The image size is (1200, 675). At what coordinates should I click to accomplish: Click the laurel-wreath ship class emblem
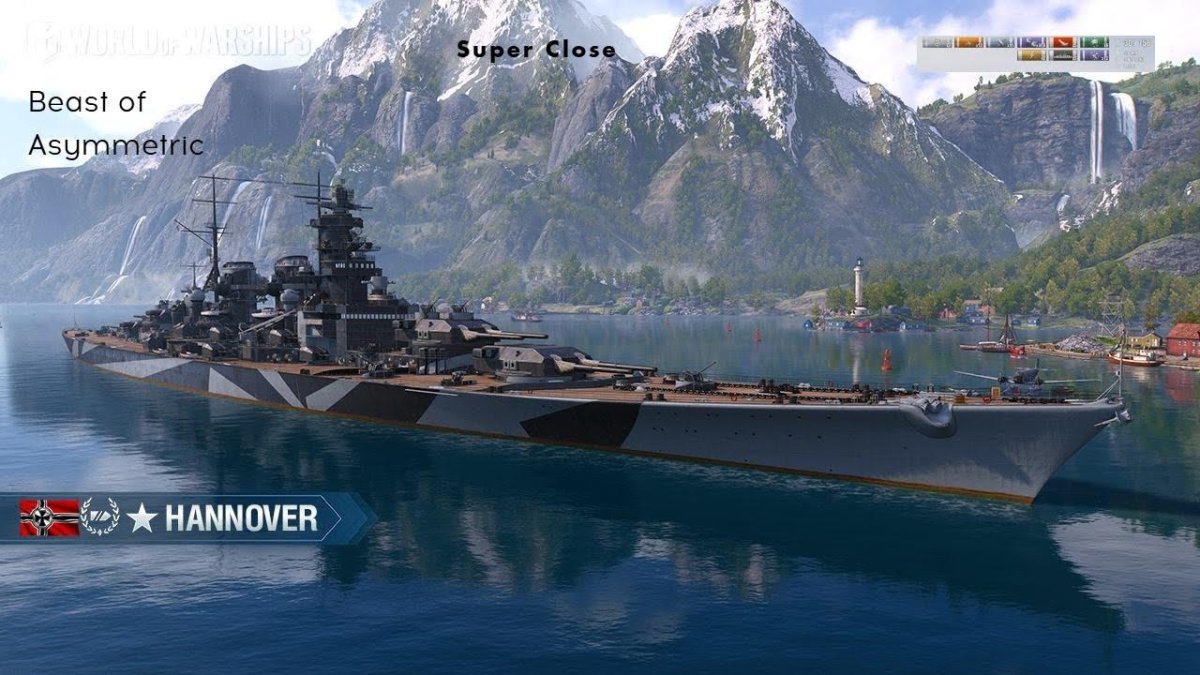point(100,517)
